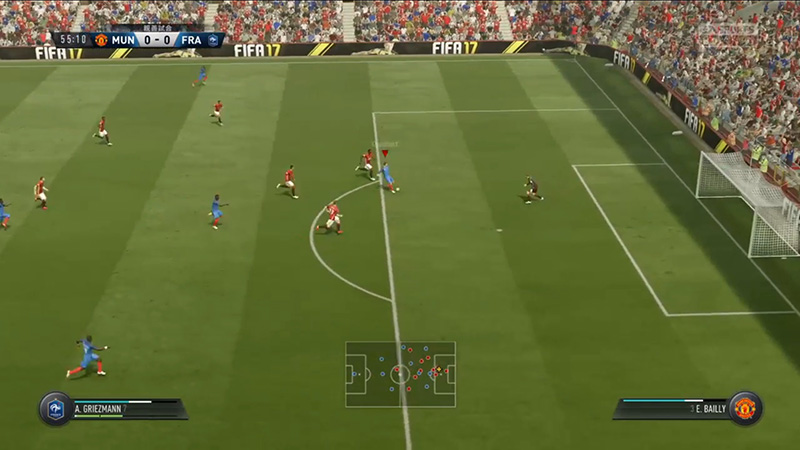Screen dimensions: 800x450
Task: Click the radar minimap of the pitch
Action: coord(400,375)
